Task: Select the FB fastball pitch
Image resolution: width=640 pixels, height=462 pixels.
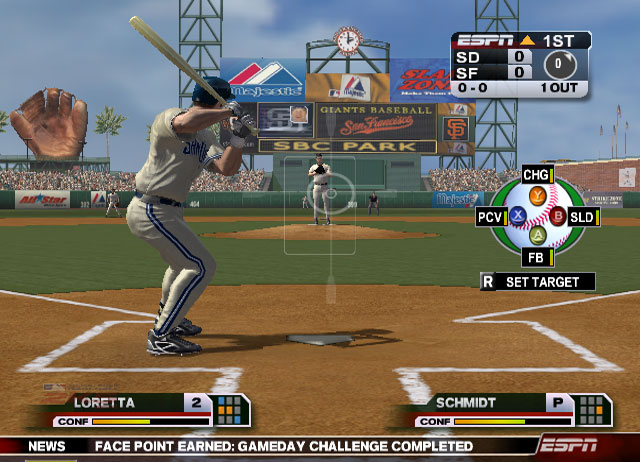Action: click(x=537, y=257)
